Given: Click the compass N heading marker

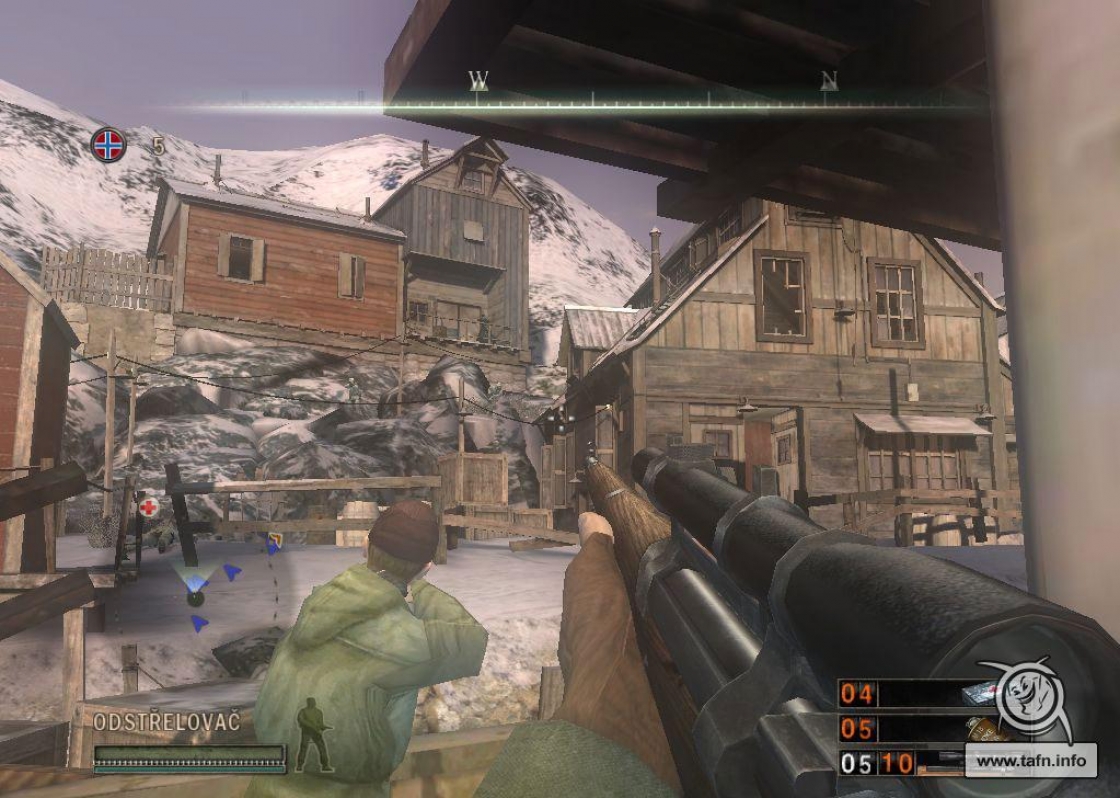Looking at the screenshot, I should pyautogui.click(x=828, y=80).
